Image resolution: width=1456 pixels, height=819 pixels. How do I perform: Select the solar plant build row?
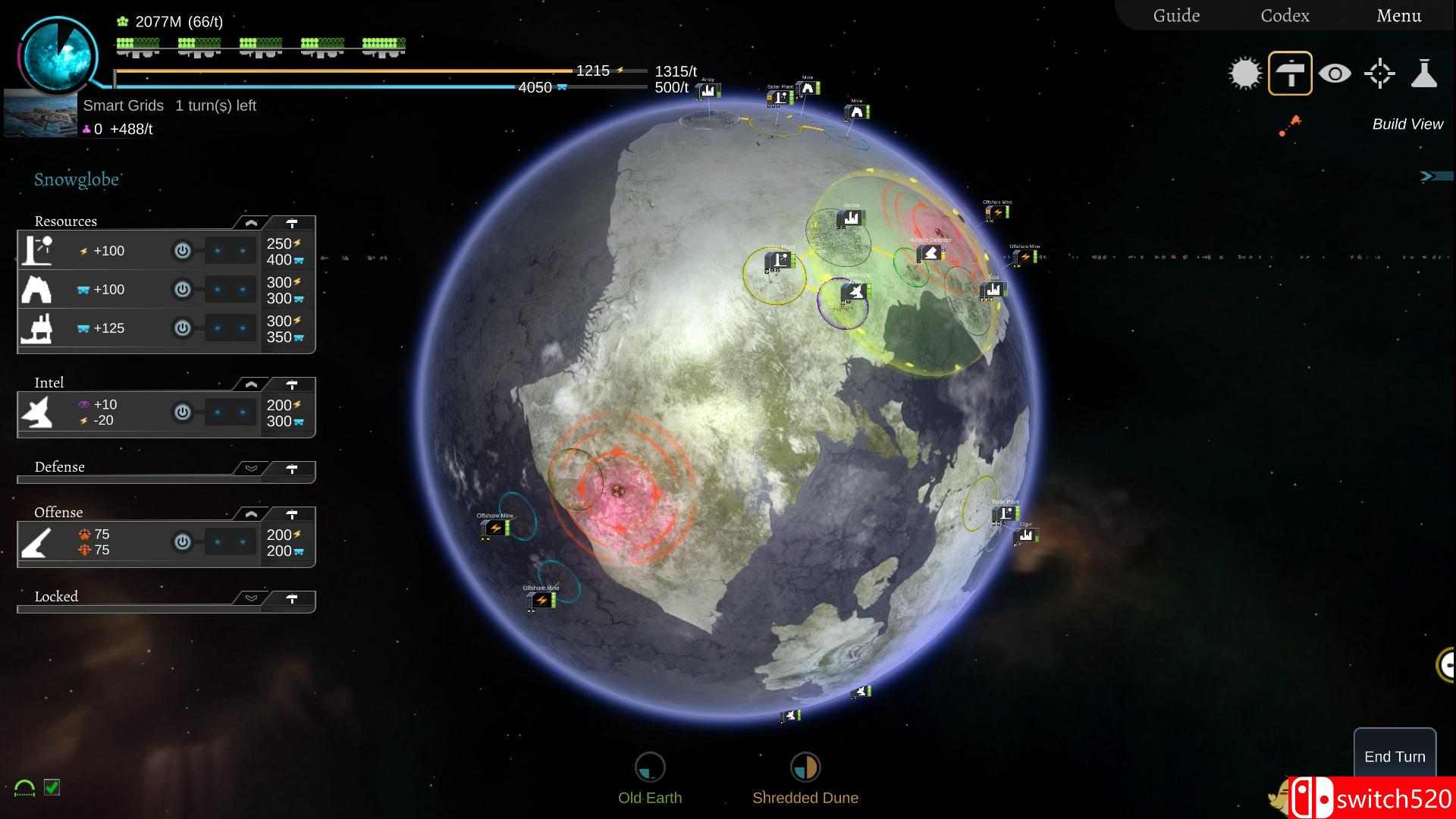coord(36,251)
